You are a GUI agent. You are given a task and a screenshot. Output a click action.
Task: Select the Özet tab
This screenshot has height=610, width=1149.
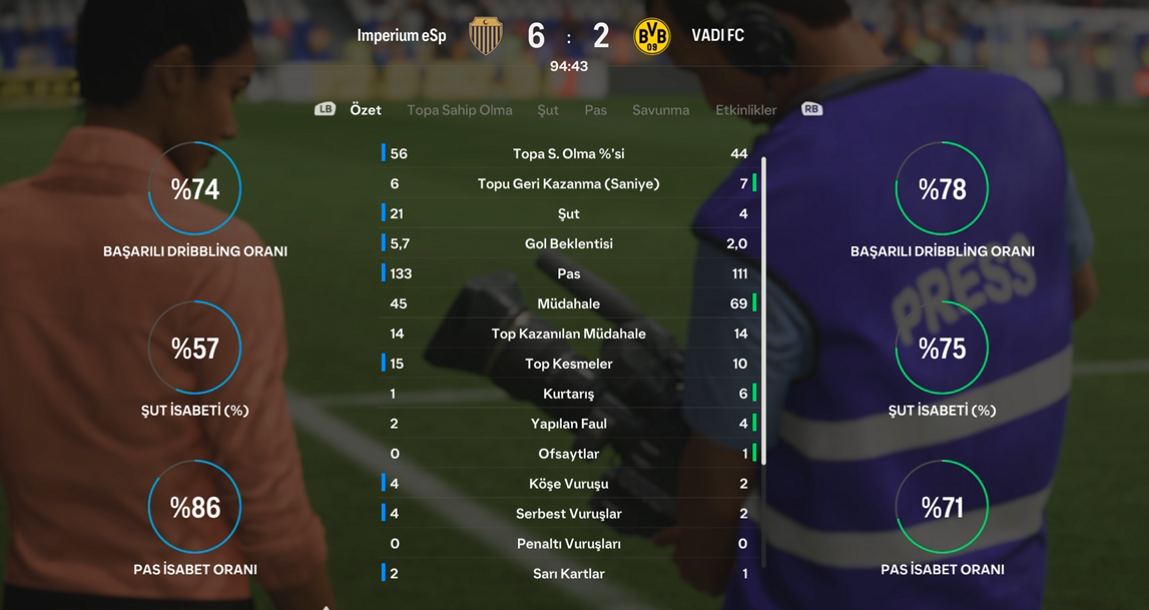click(x=365, y=110)
